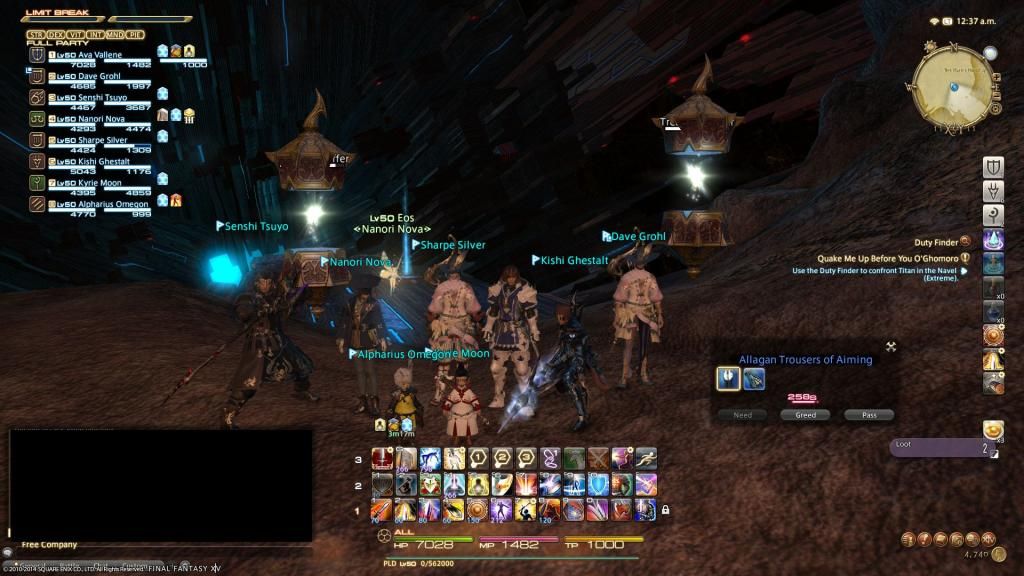Choose Kyrie Moon in the party list
1024x576 pixels.
(92, 183)
